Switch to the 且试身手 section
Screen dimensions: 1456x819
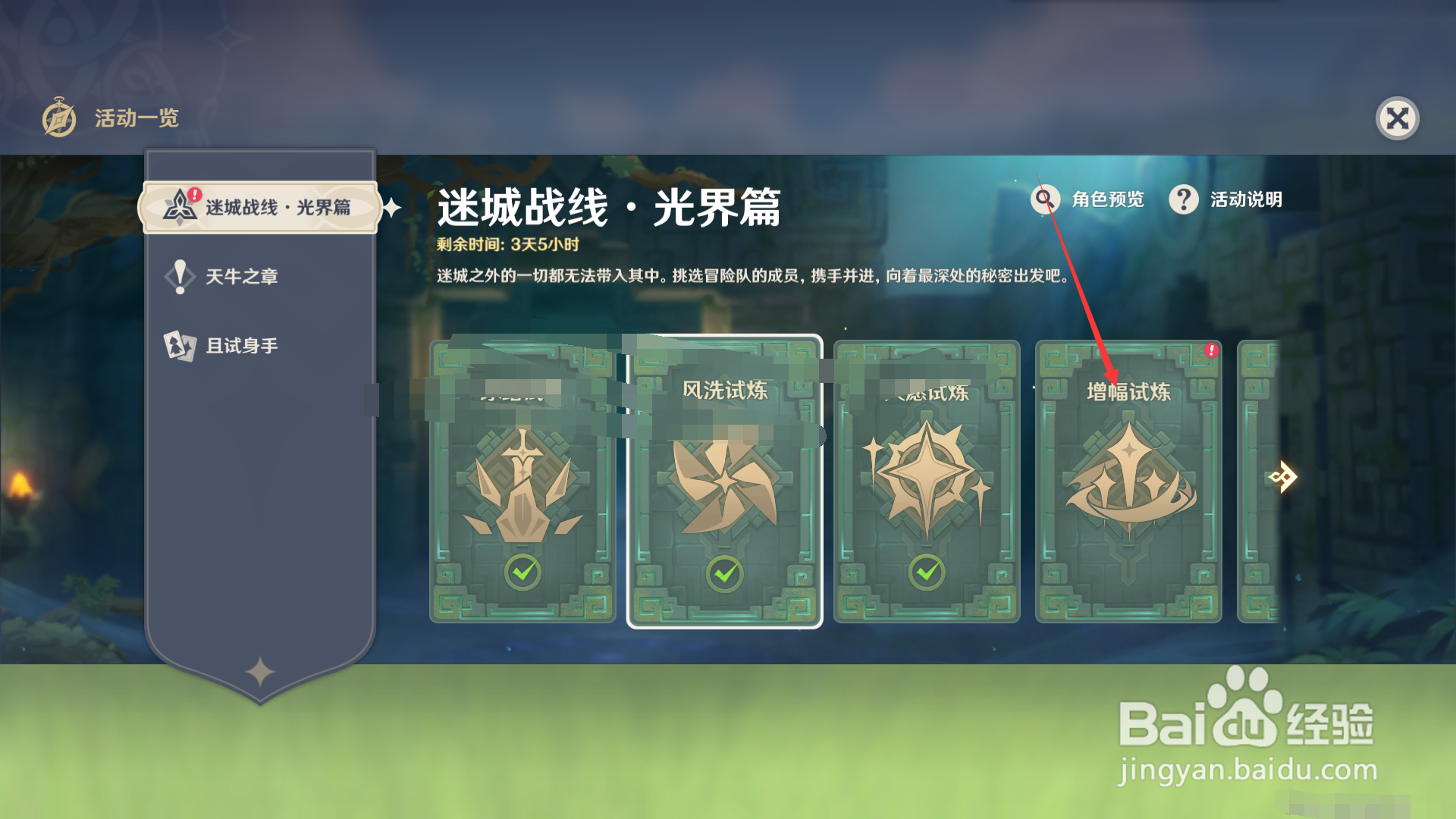tap(243, 345)
